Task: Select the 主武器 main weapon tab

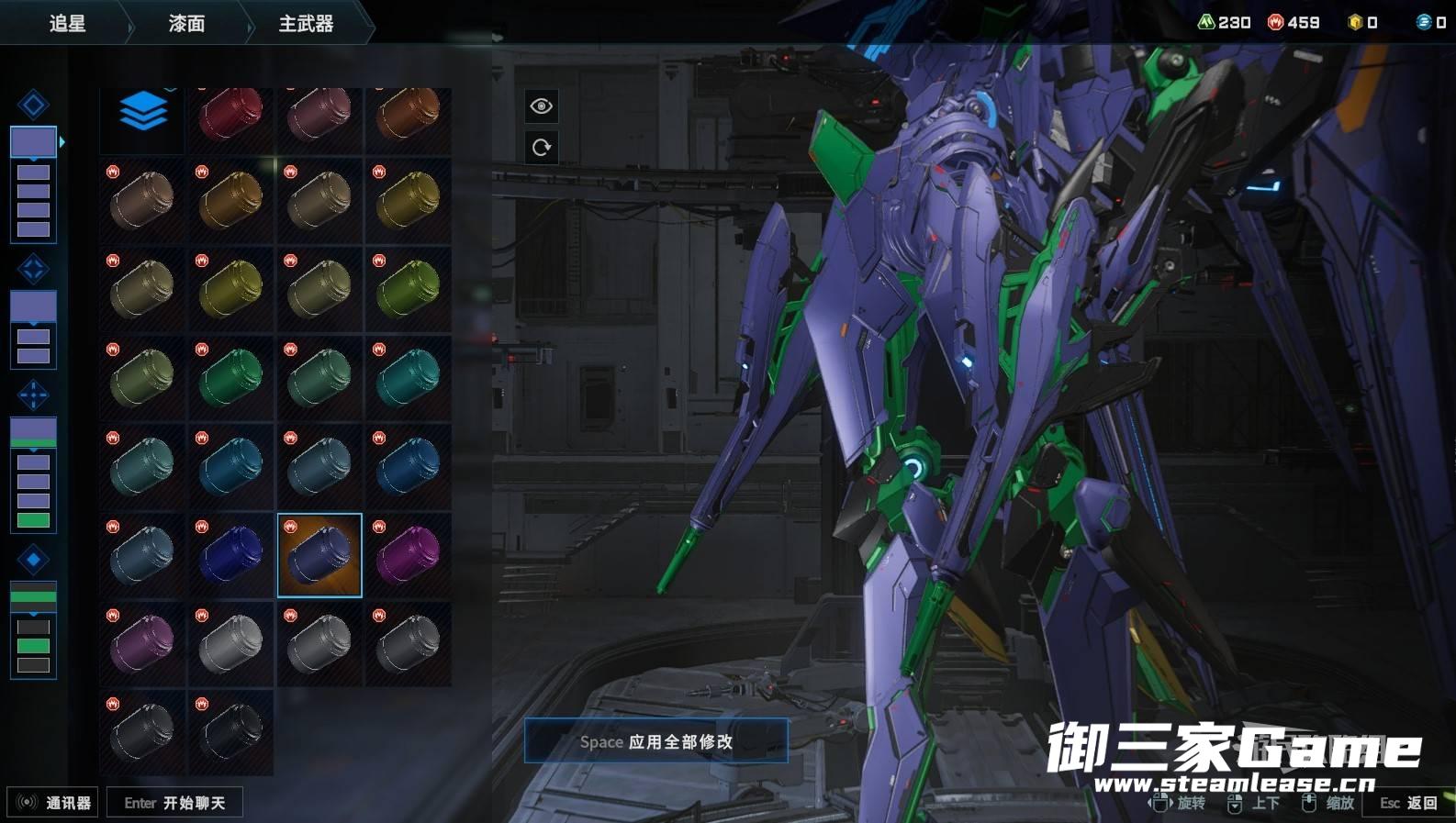Action: (x=306, y=24)
